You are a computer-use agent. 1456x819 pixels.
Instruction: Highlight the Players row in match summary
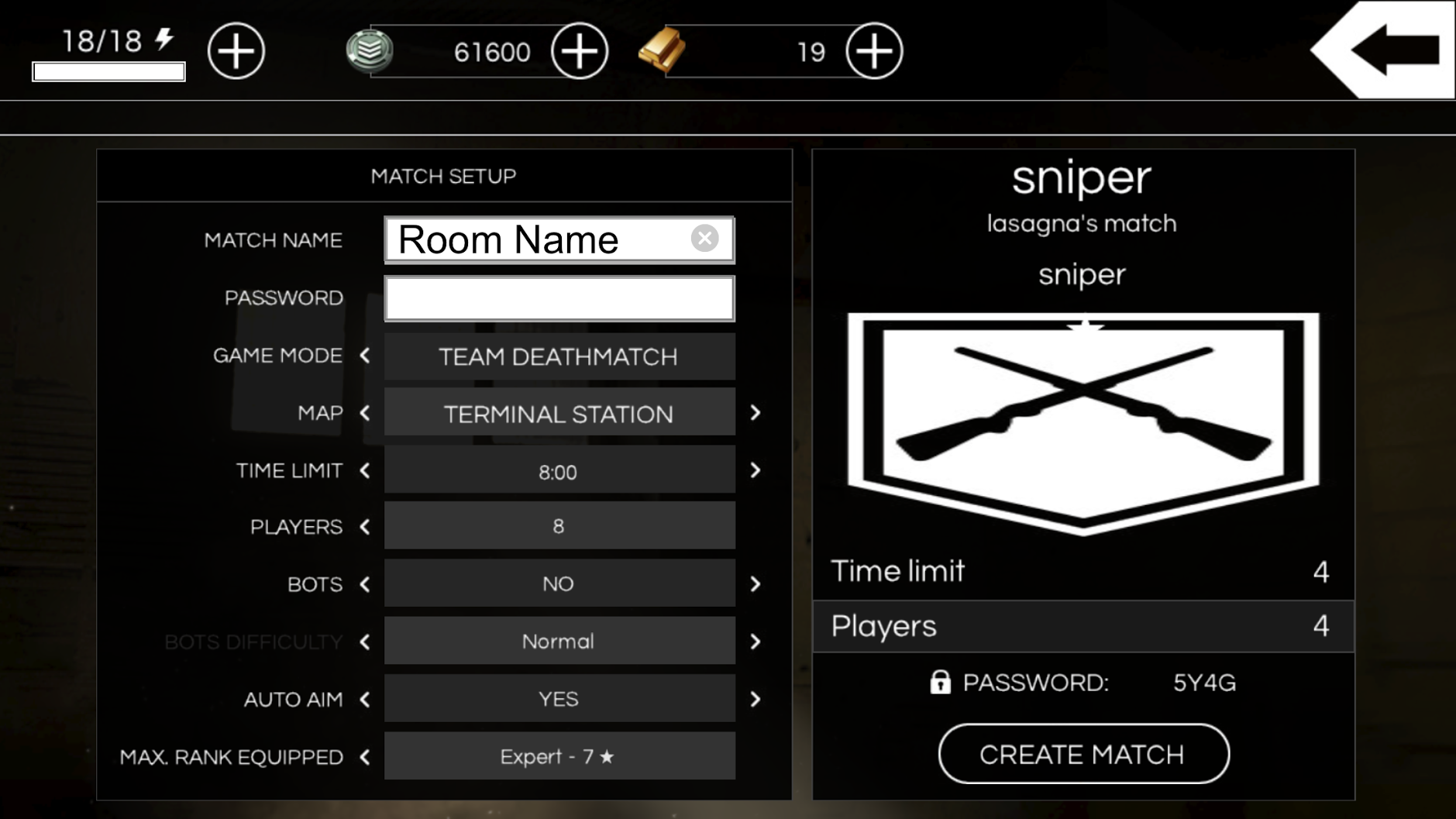click(1083, 626)
